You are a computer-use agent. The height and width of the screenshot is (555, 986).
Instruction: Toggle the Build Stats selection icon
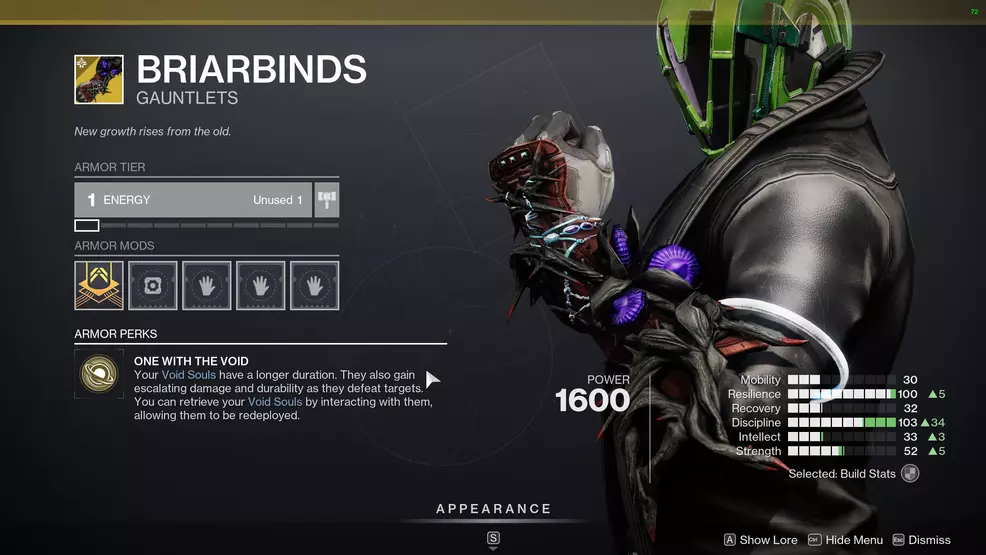click(909, 474)
